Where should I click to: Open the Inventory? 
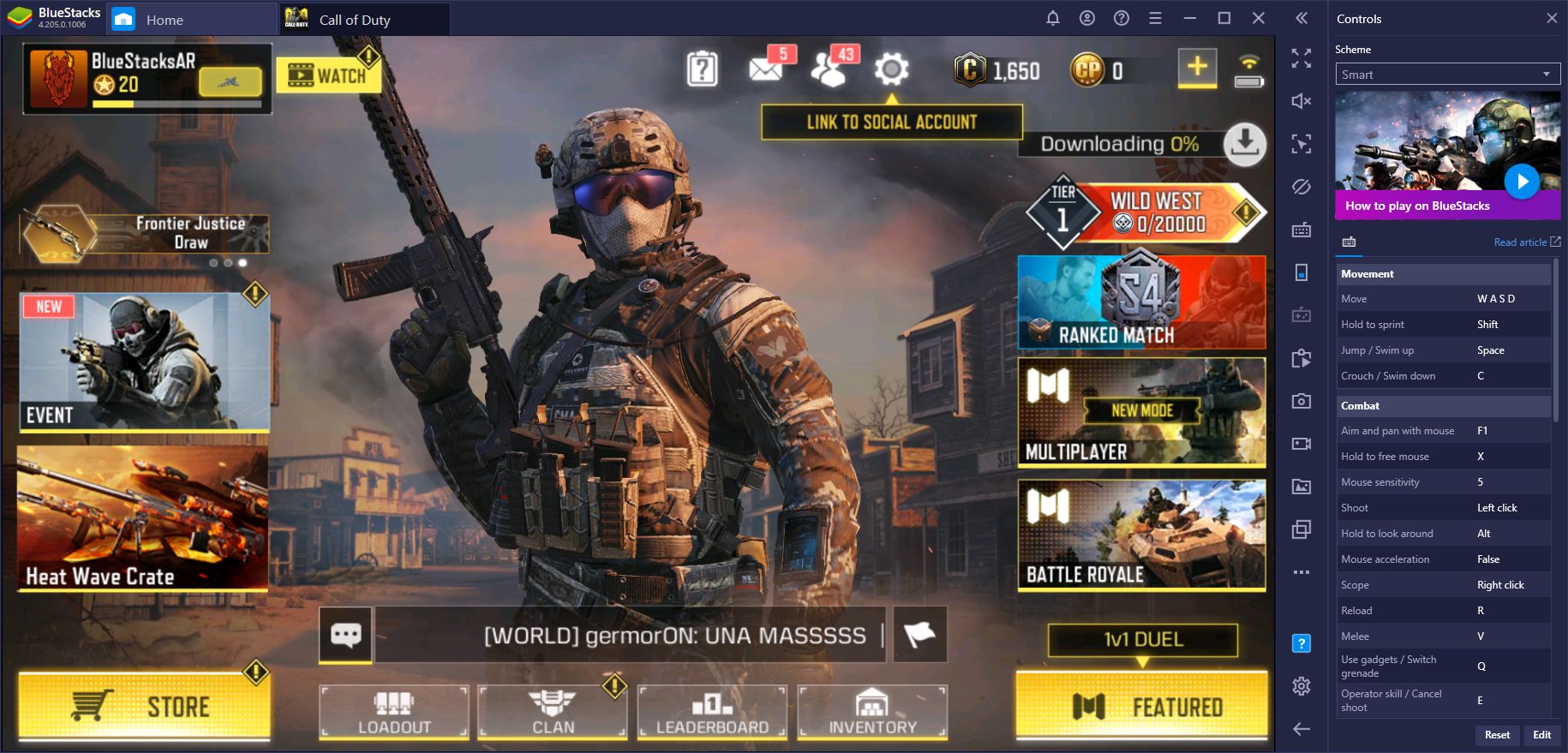pyautogui.click(x=872, y=712)
